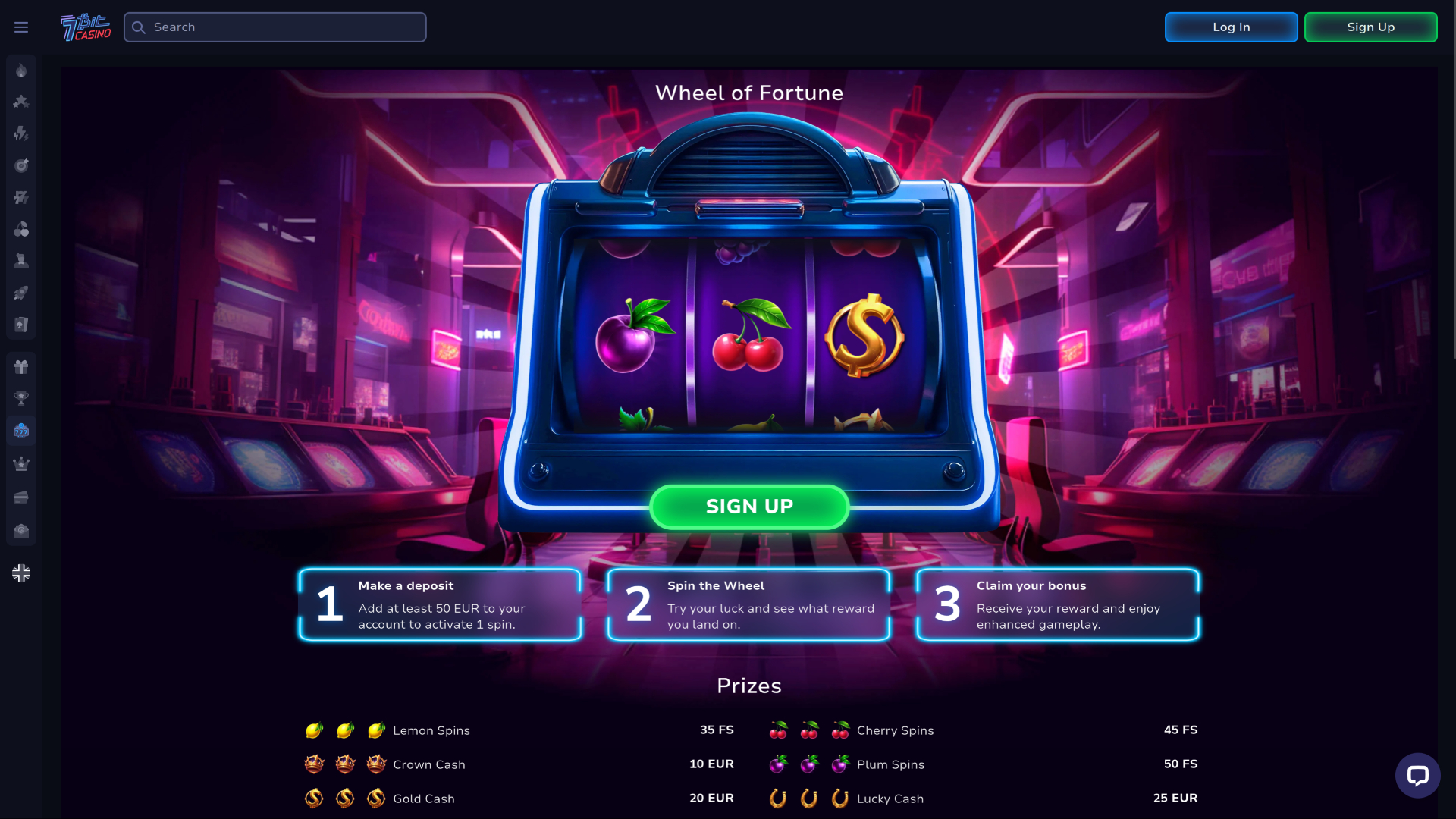
Task: Open live dealer games via person icon
Action: point(21,261)
